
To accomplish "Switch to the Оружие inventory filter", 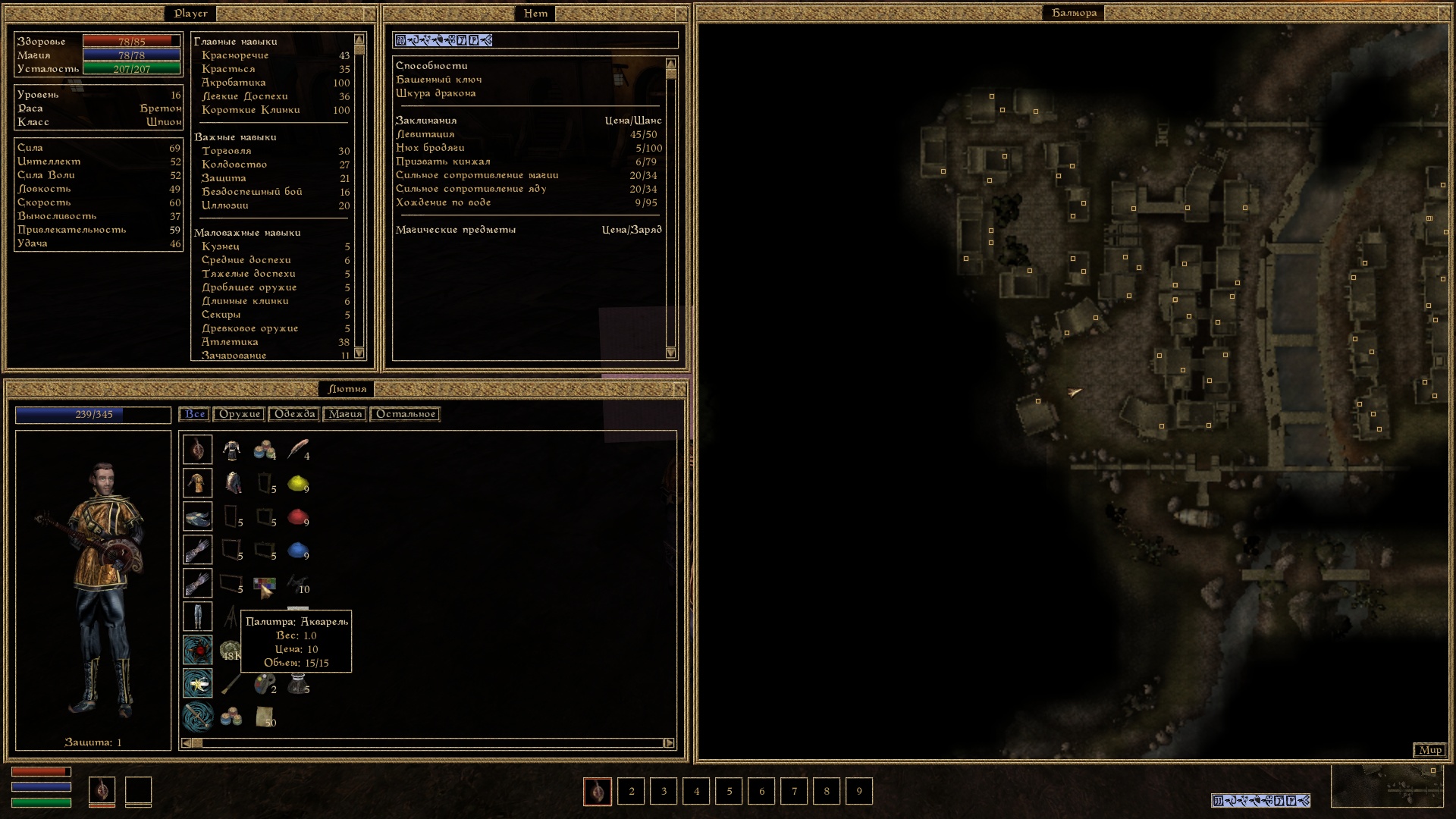I will [x=240, y=414].
